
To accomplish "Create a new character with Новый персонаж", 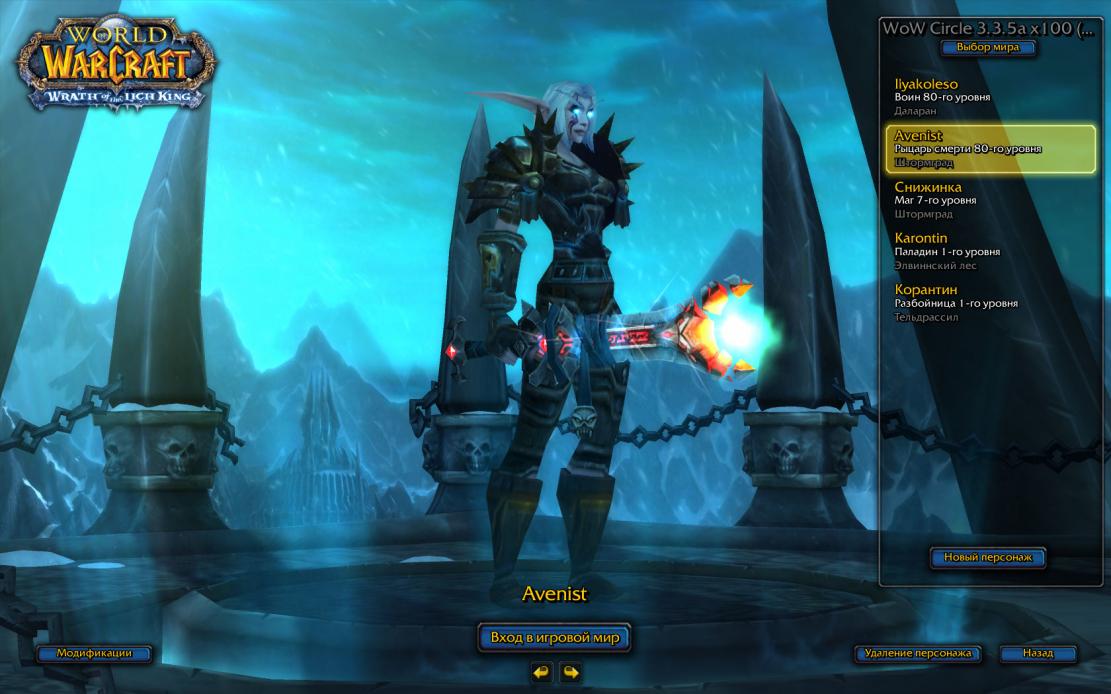I will coord(987,557).
